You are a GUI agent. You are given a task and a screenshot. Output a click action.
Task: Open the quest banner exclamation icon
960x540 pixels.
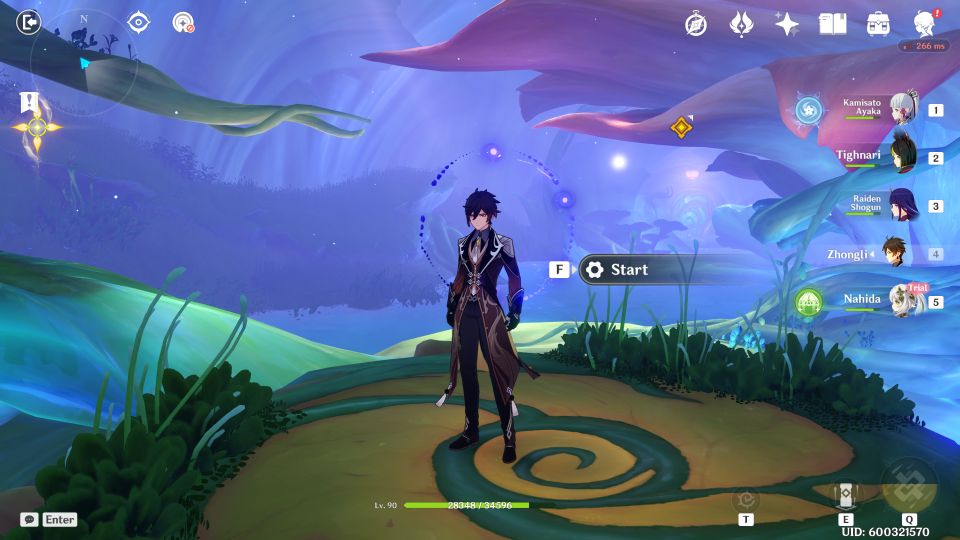coord(28,102)
